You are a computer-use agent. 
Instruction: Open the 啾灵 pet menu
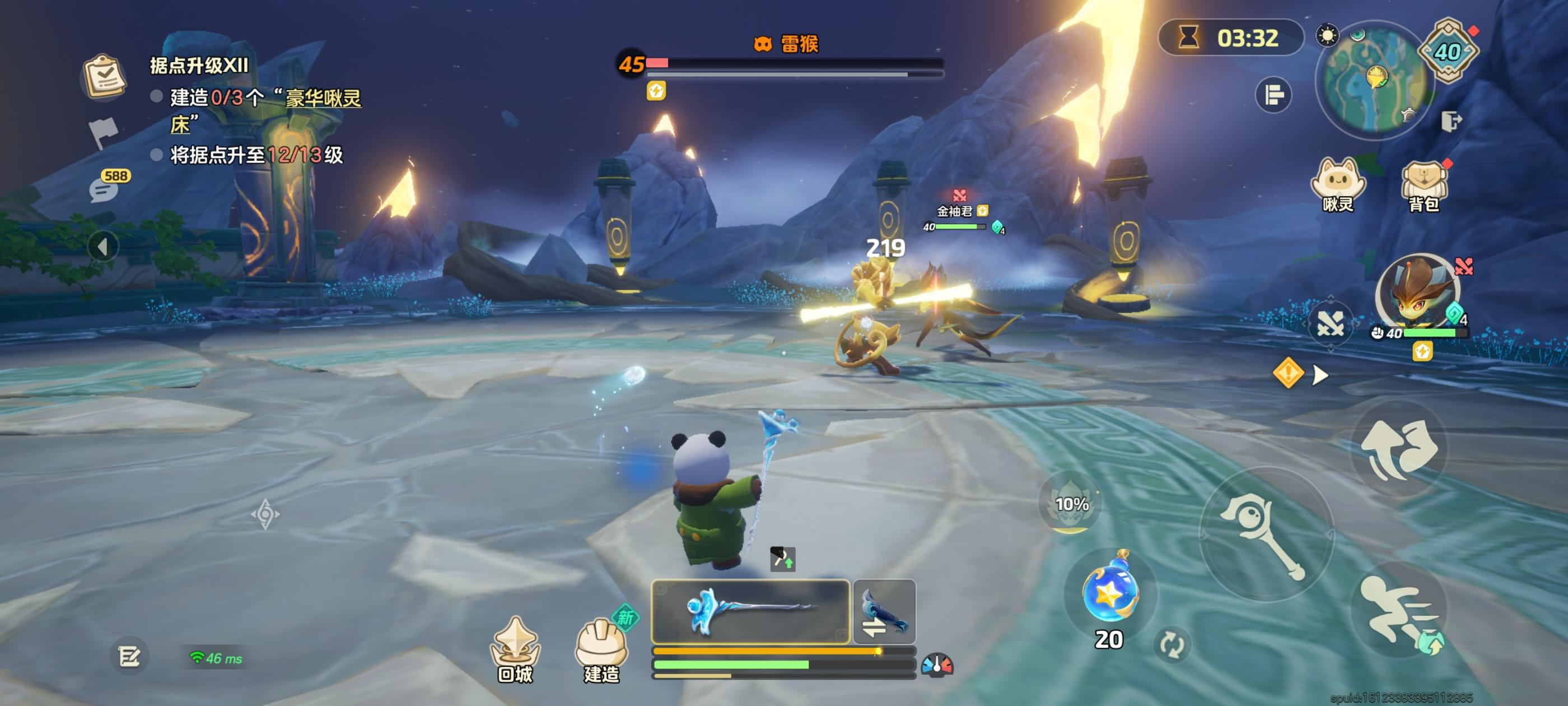[1337, 184]
